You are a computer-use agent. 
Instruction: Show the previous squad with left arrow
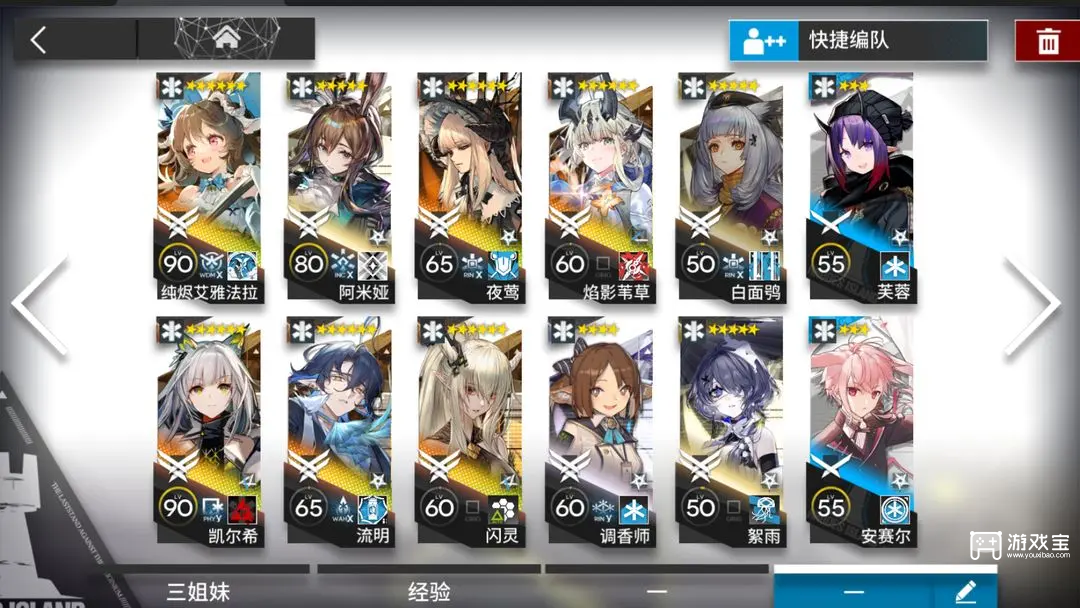click(42, 305)
